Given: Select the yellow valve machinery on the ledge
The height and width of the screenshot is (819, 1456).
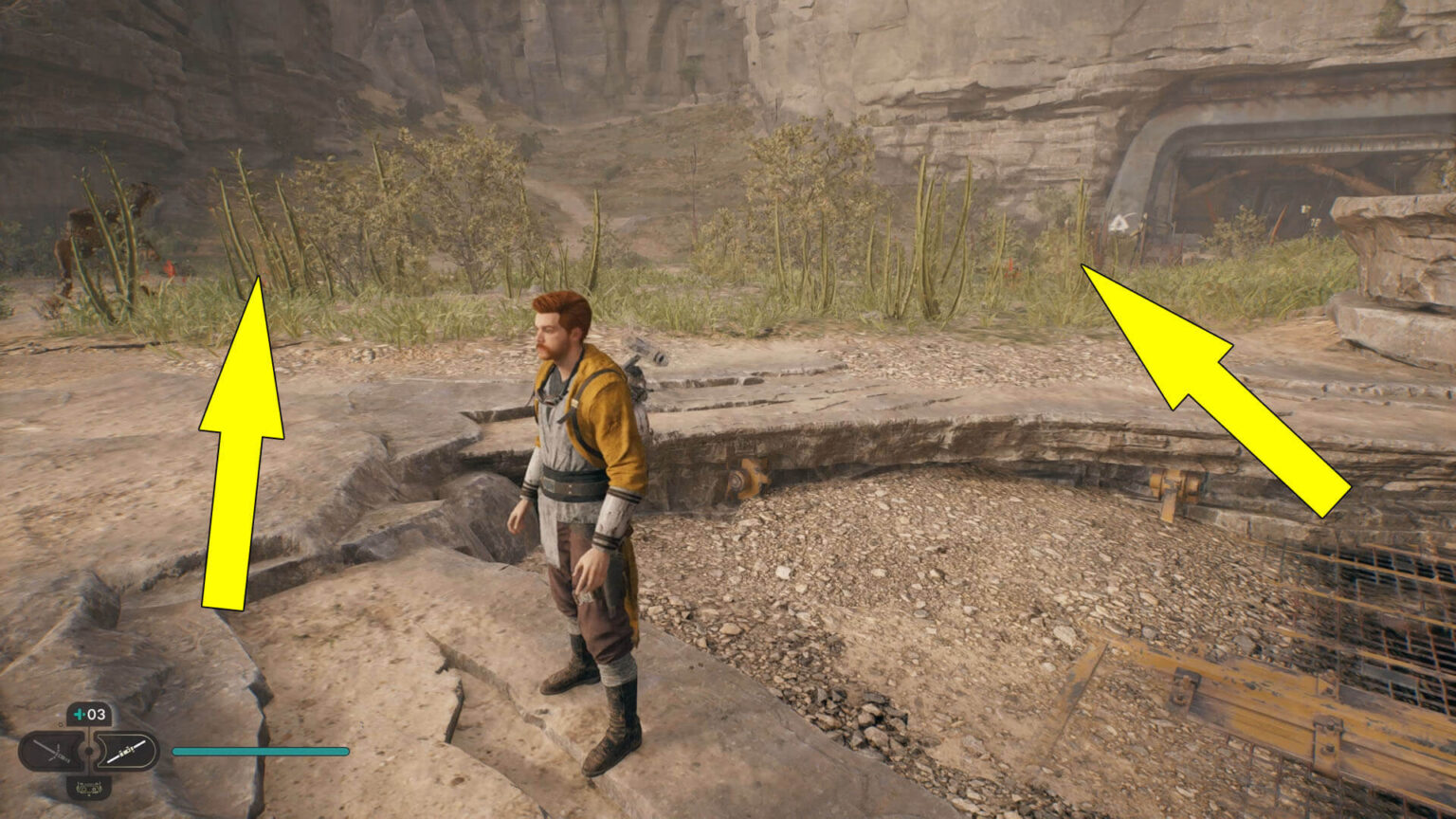Looking at the screenshot, I should 749,474.
